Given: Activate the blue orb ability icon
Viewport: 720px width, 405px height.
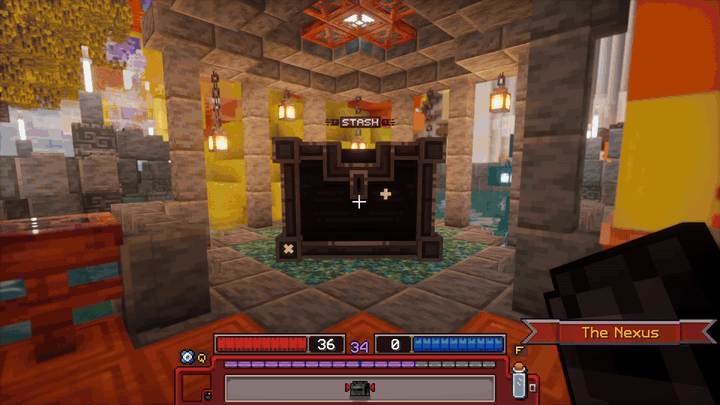Looking at the screenshot, I should coord(186,356).
